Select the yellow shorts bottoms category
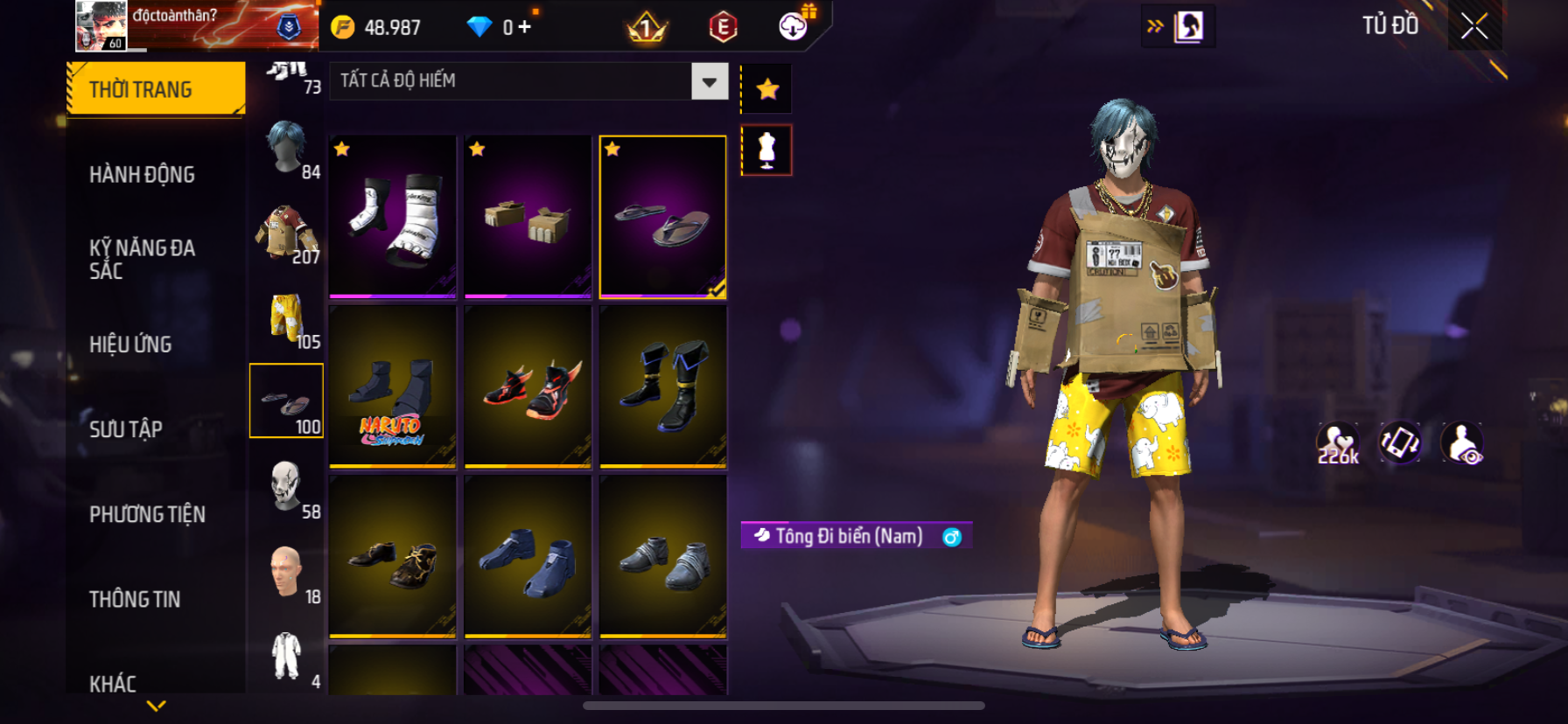Screen dimensions: 1568x724 click(287, 317)
